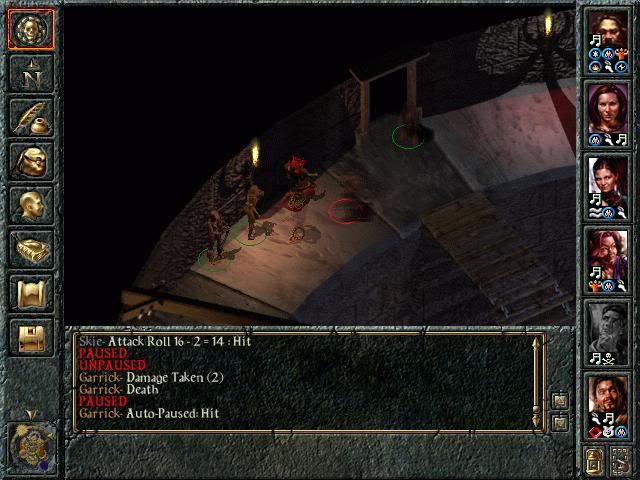The height and width of the screenshot is (480, 640).
Task: Open the journal quill and inkwell icon
Action: point(30,117)
